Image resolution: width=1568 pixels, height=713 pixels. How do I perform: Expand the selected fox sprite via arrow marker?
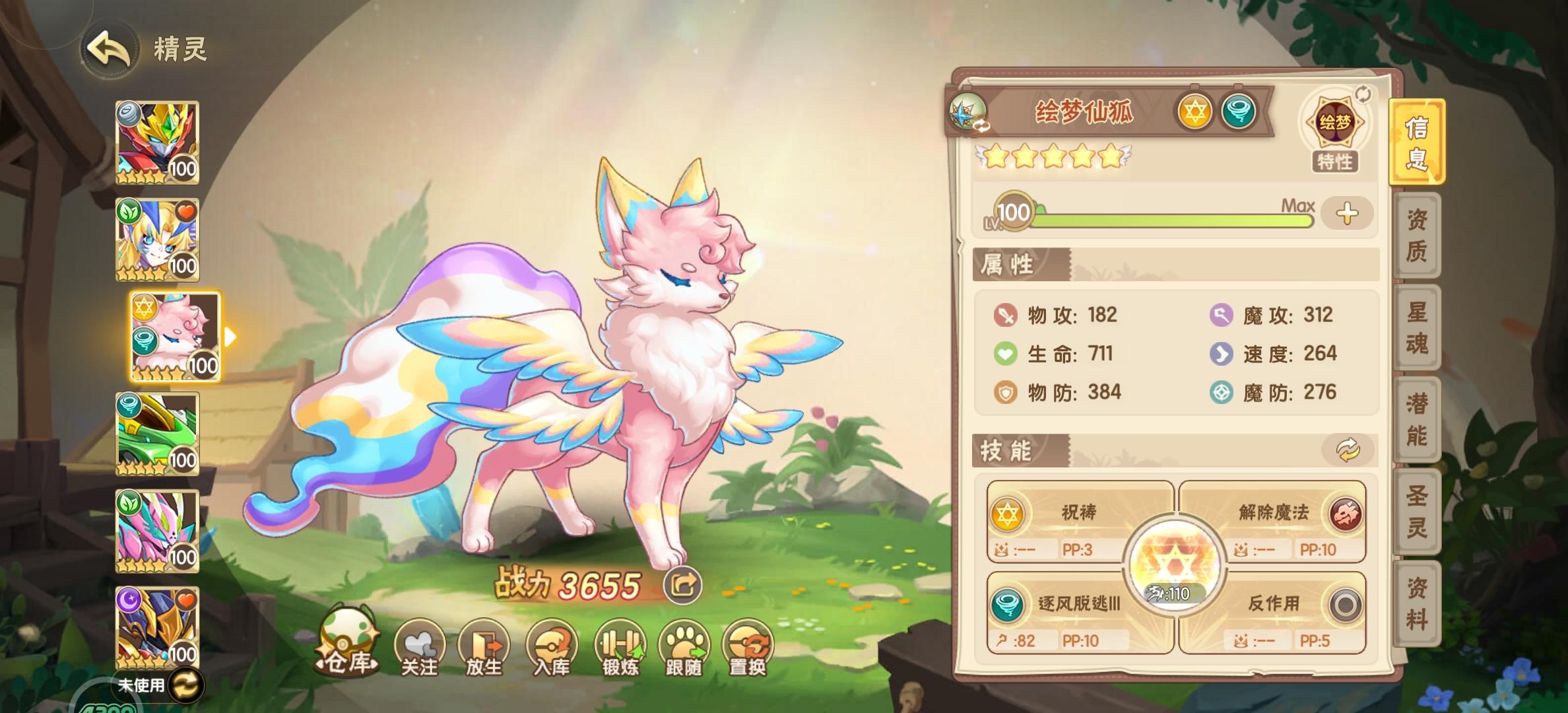(x=229, y=336)
